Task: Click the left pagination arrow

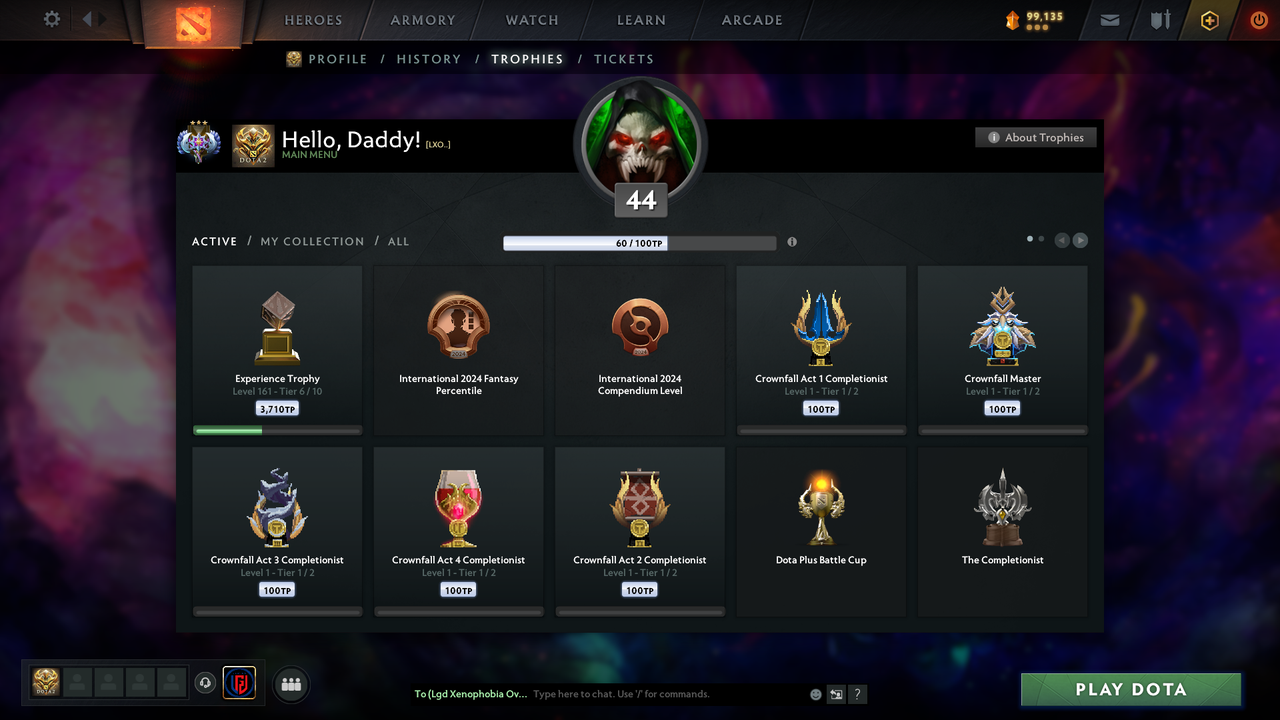Action: tap(1062, 240)
